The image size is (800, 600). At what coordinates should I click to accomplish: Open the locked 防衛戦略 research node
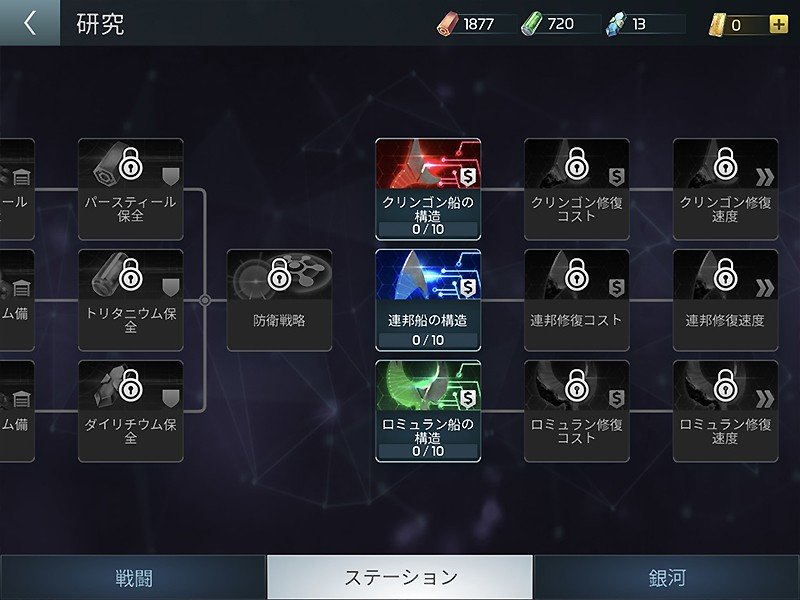[x=279, y=300]
